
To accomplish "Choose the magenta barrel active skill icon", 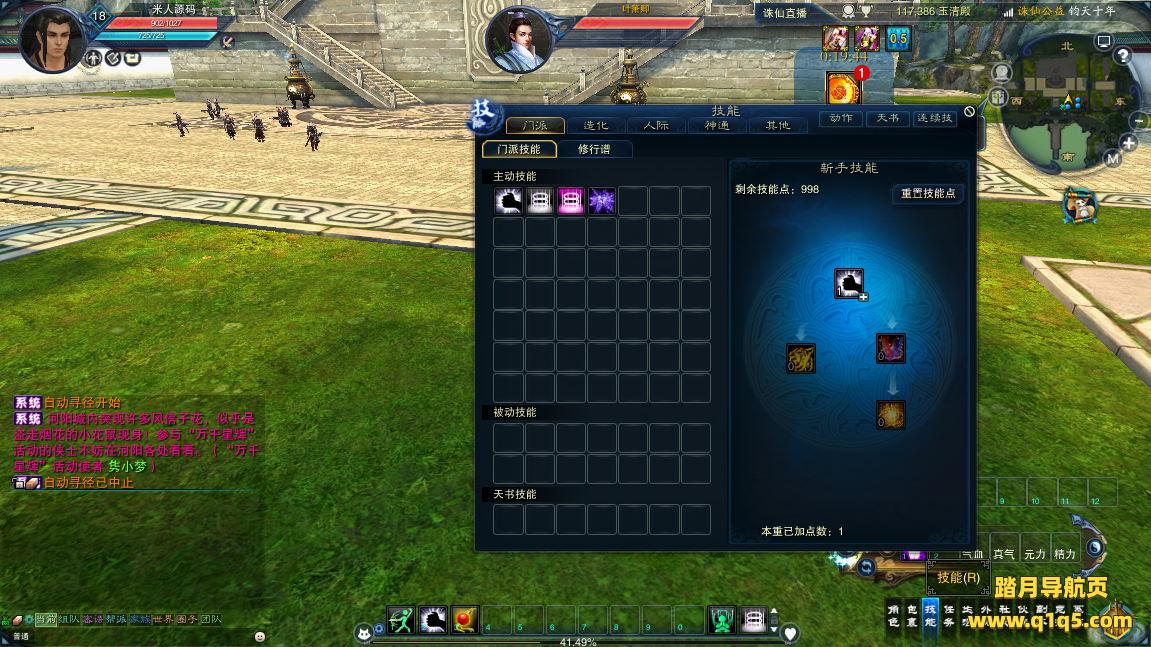I will pos(571,201).
